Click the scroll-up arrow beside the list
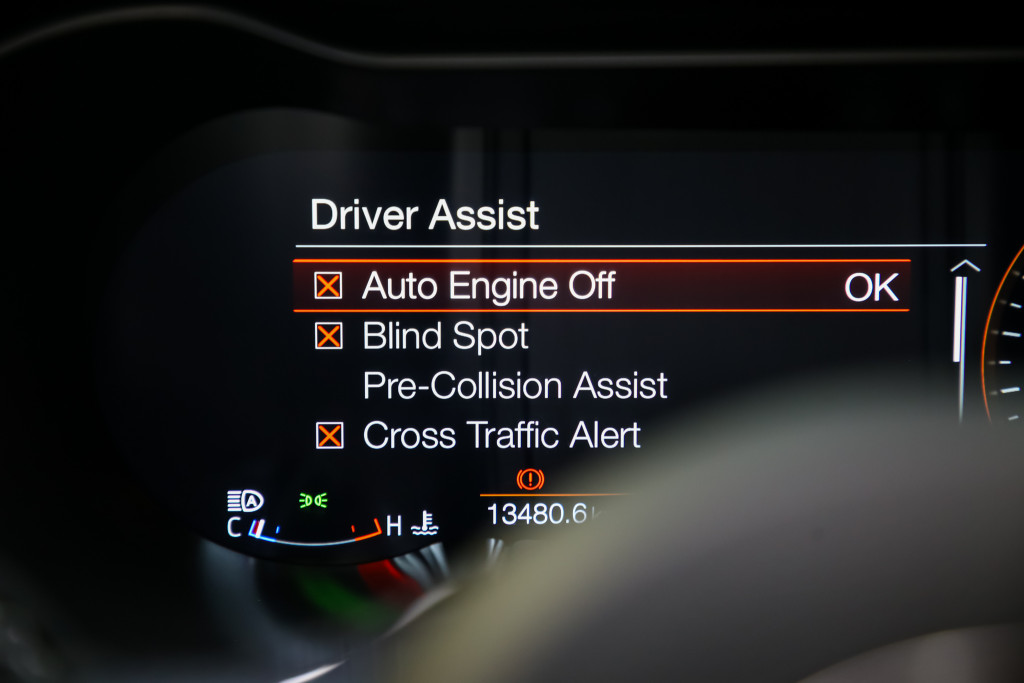1024x683 pixels. click(x=964, y=266)
